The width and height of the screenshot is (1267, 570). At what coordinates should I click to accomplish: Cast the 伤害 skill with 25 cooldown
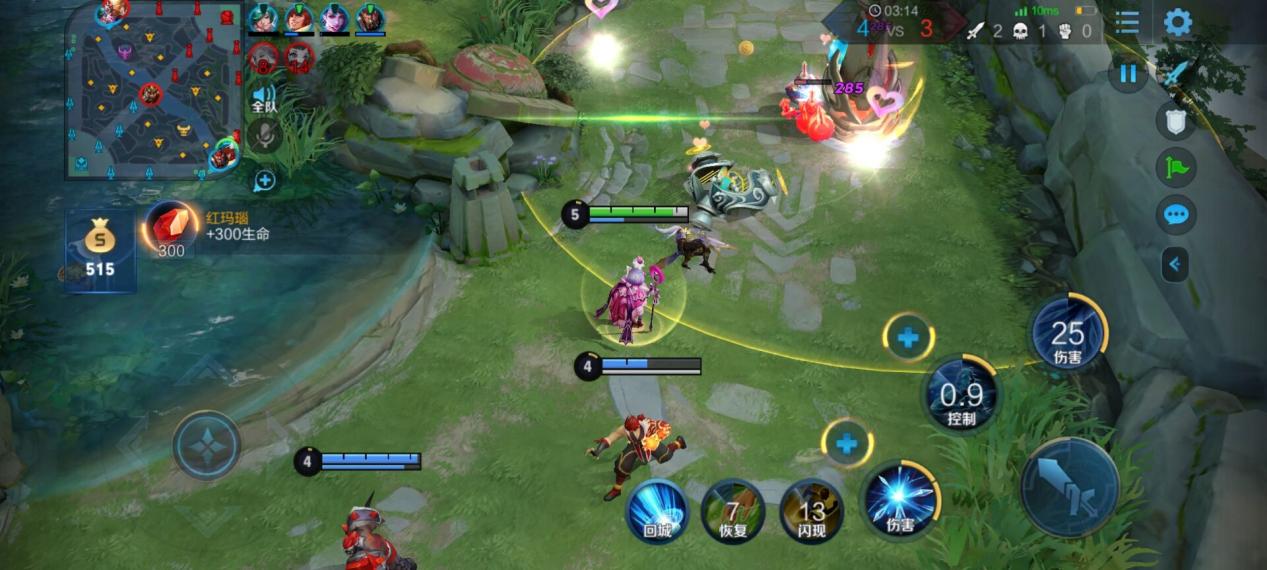pyautogui.click(x=1068, y=334)
